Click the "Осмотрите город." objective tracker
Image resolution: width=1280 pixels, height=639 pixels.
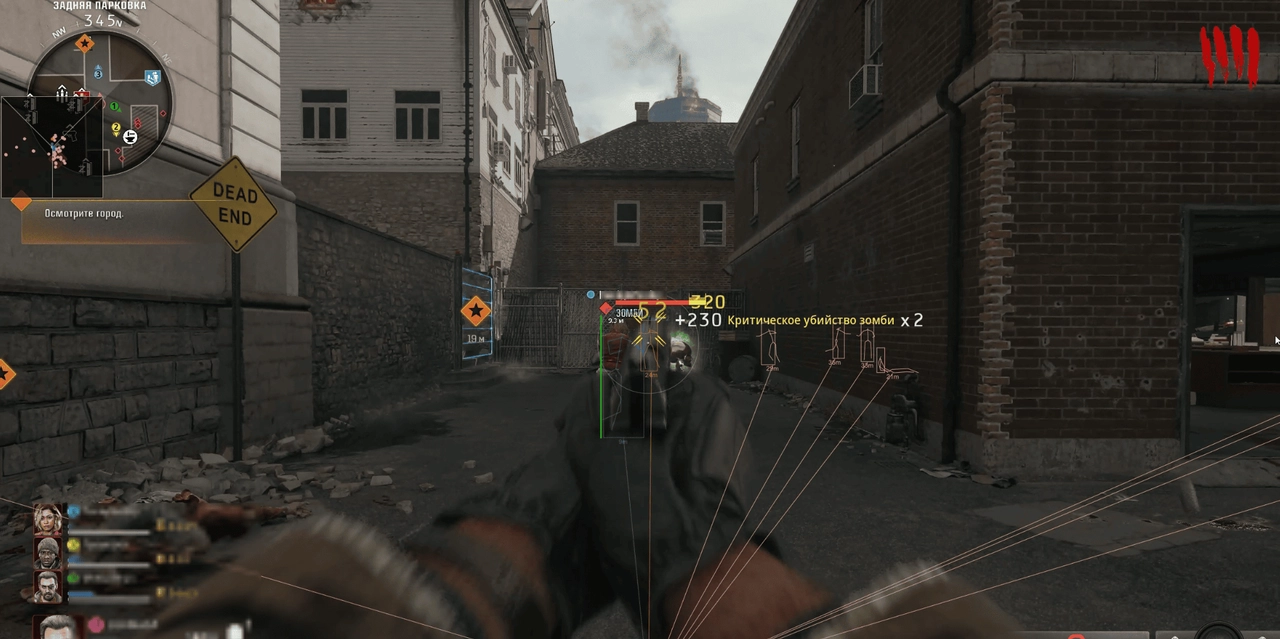click(84, 213)
